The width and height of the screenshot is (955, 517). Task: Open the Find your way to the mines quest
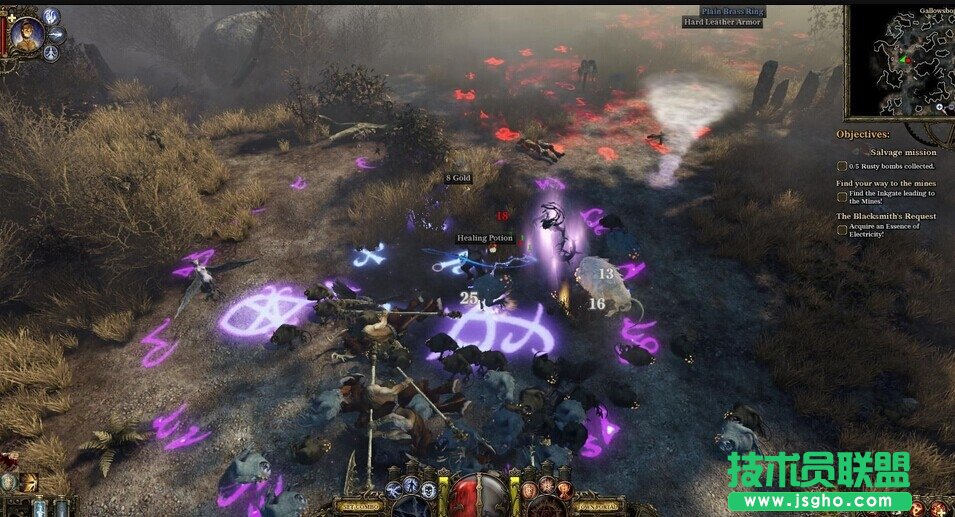(x=888, y=183)
